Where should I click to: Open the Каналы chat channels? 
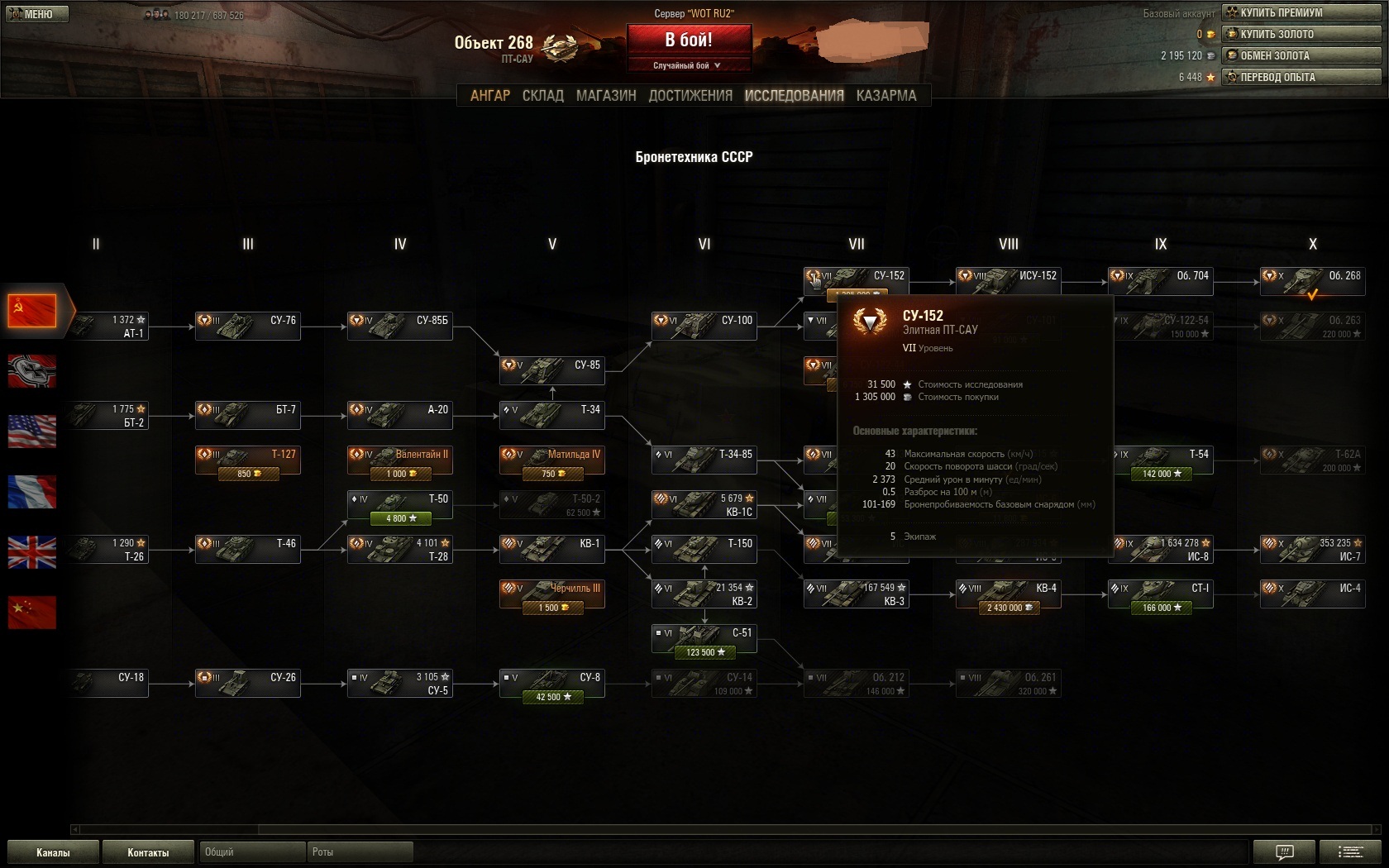pyautogui.click(x=53, y=852)
